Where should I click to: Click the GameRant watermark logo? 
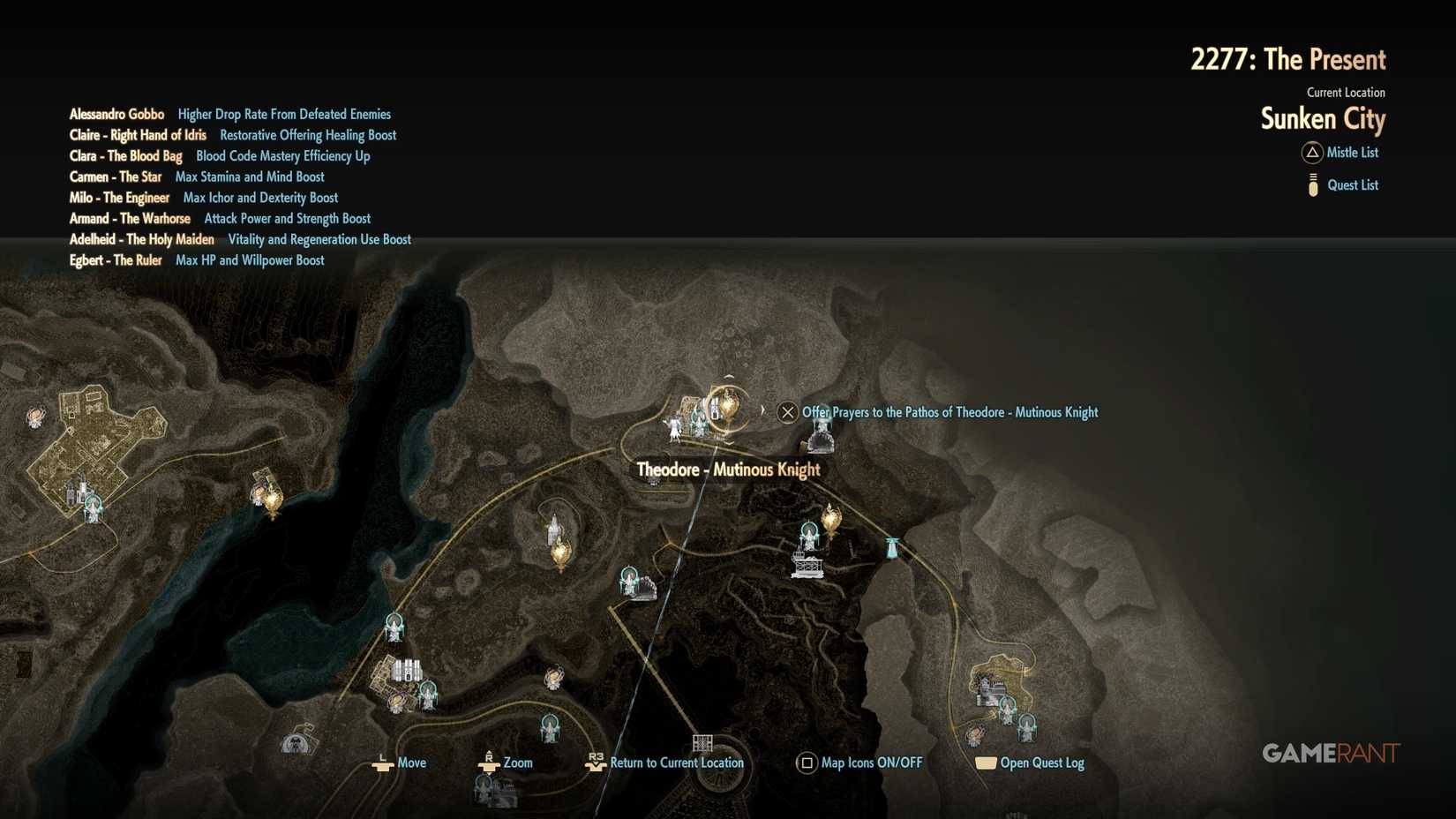[x=1331, y=753]
